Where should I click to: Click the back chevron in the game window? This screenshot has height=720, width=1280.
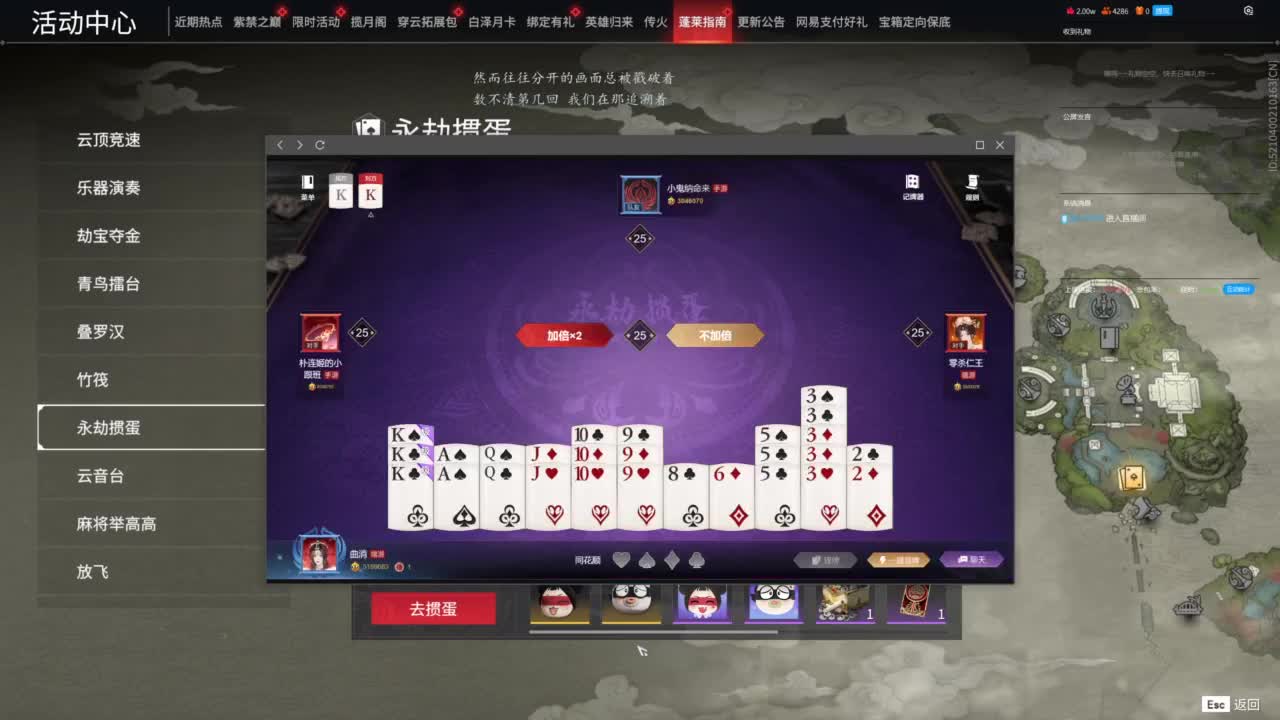click(280, 145)
